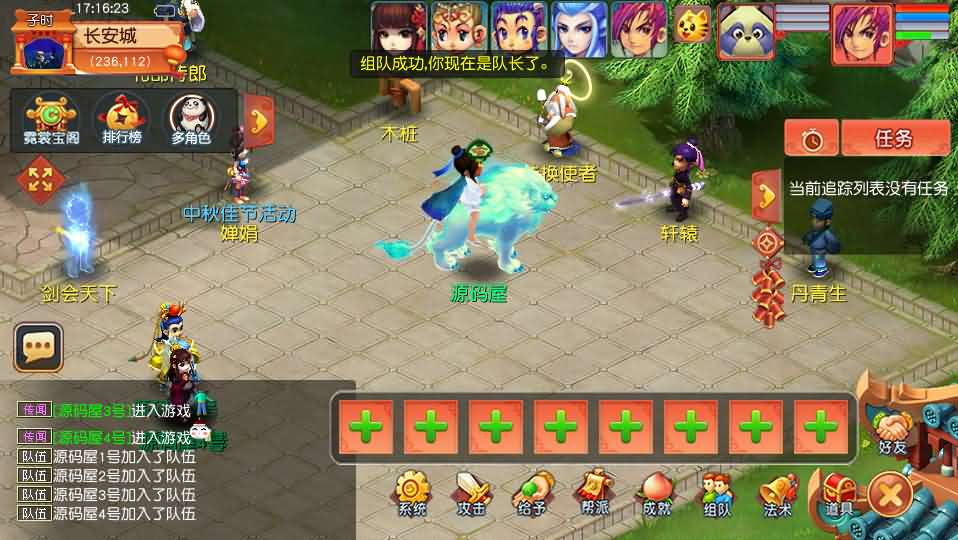
Task: Open the 法术 spells bell icon
Action: 777,492
